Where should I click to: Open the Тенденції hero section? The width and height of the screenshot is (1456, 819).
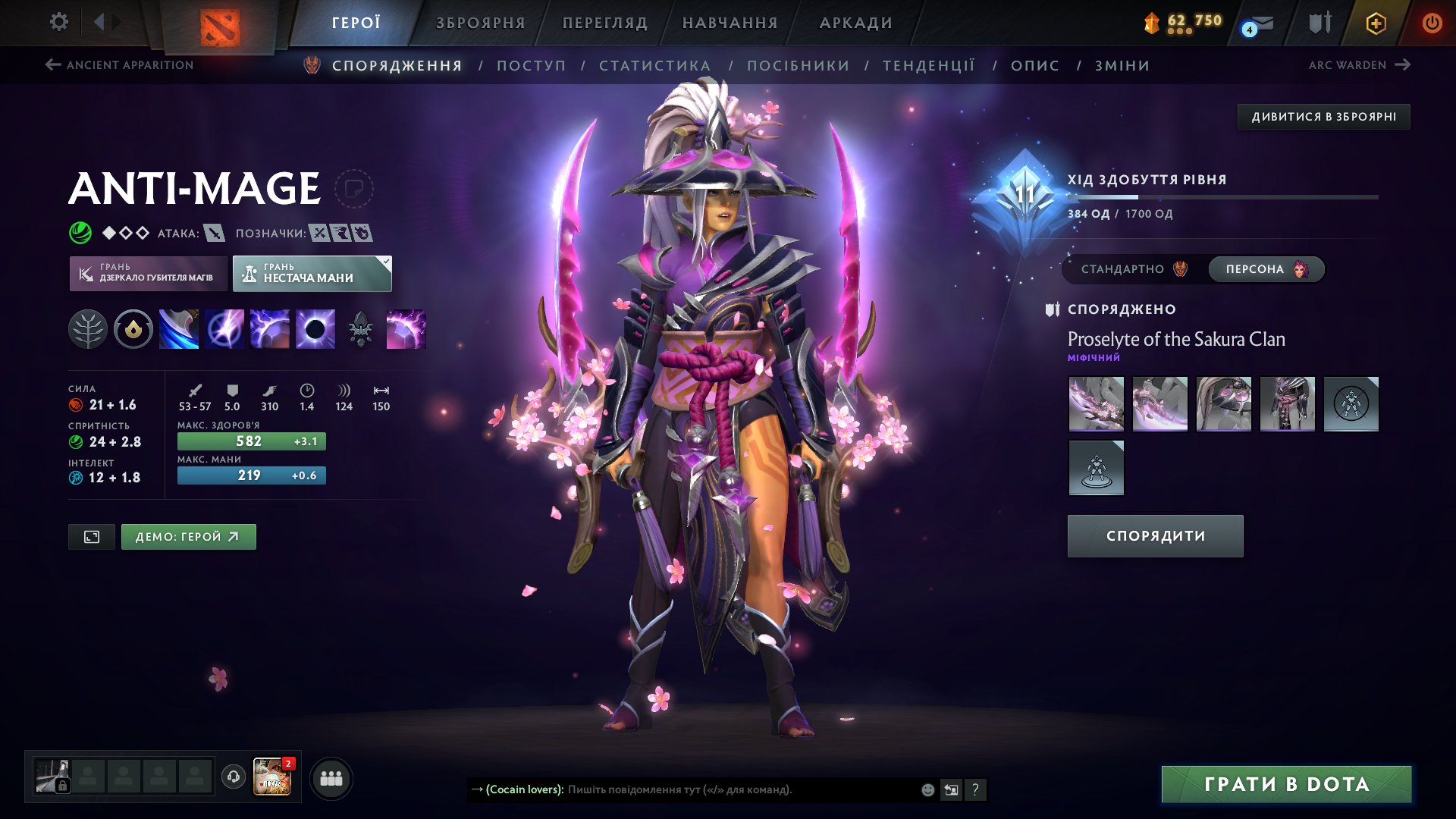point(929,66)
